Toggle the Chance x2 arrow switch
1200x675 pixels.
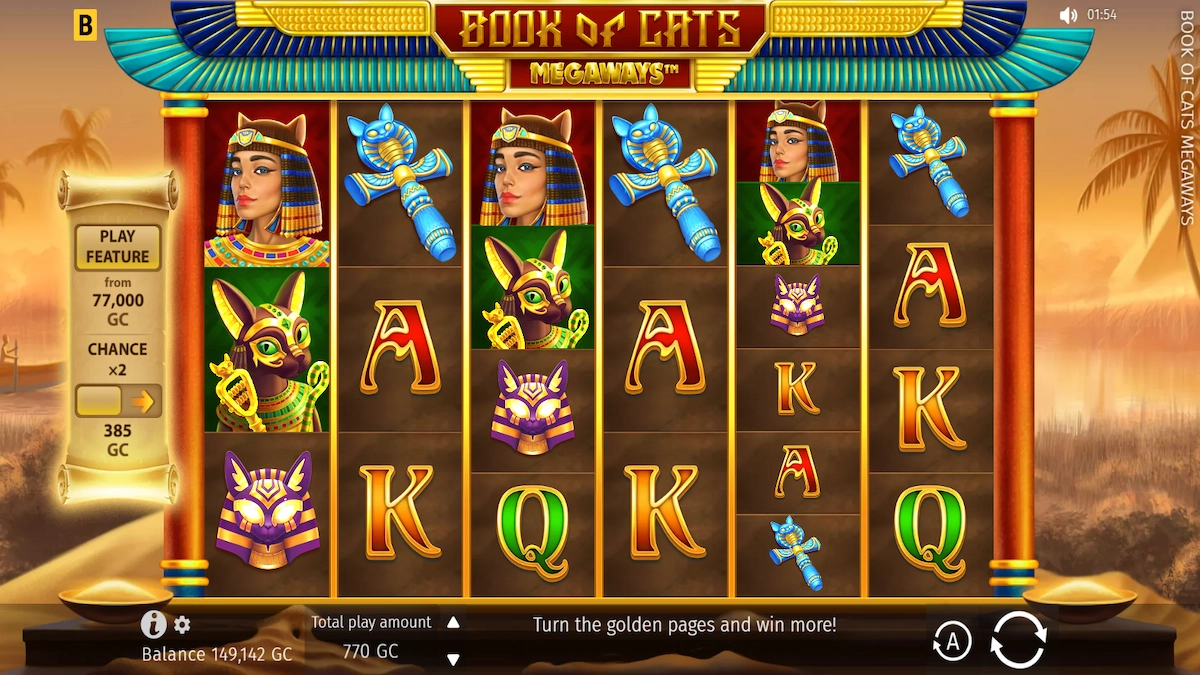coord(118,401)
